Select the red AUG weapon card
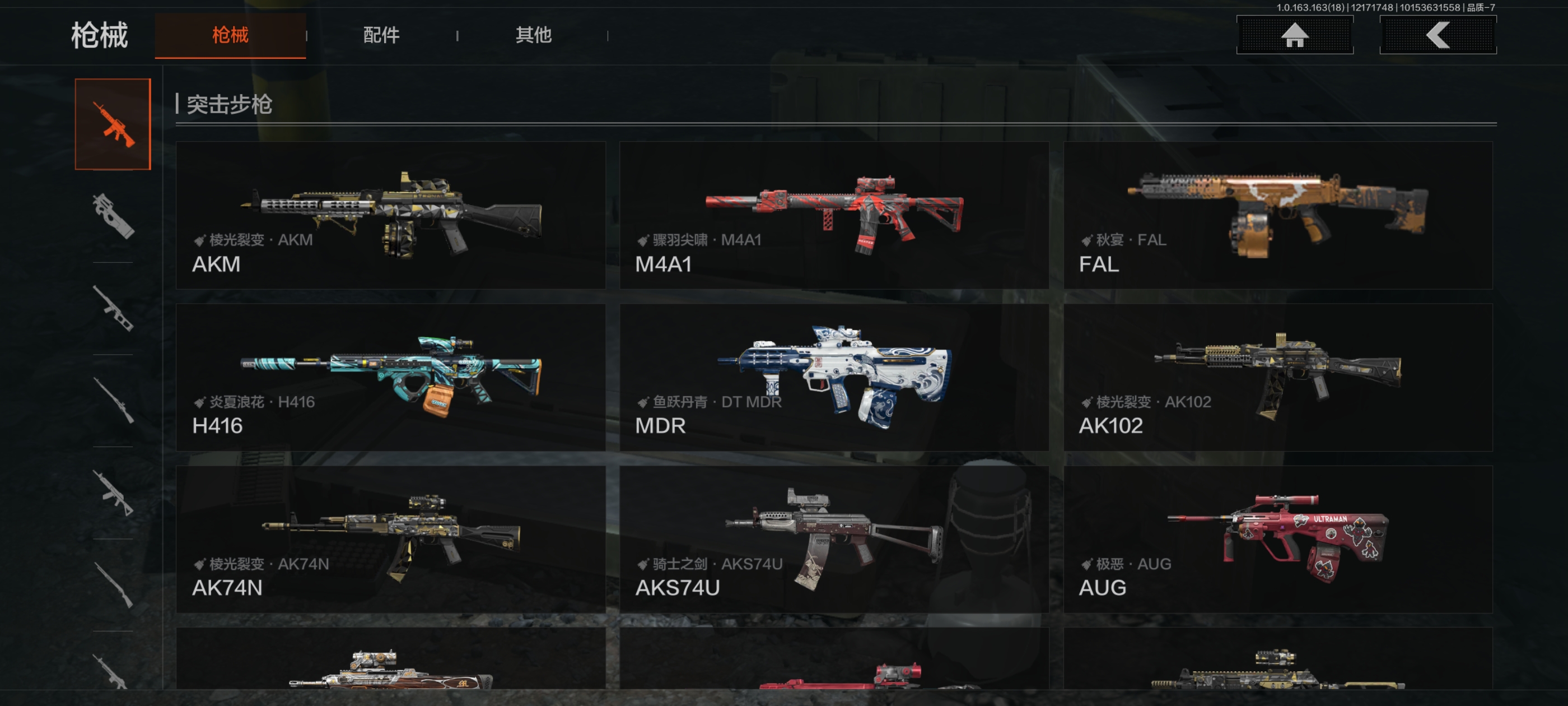This screenshot has height=706, width=1568. pos(1277,539)
